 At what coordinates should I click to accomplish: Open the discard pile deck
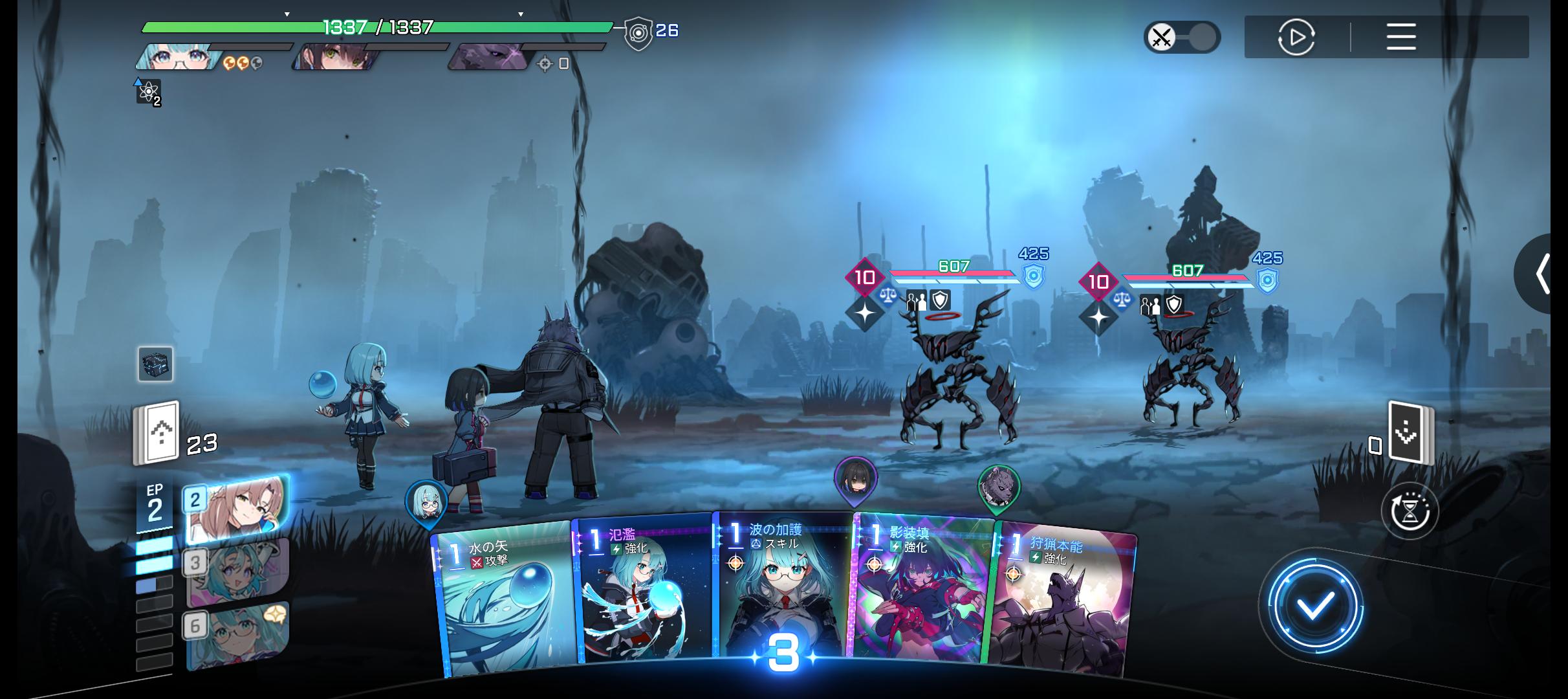pyautogui.click(x=1410, y=434)
